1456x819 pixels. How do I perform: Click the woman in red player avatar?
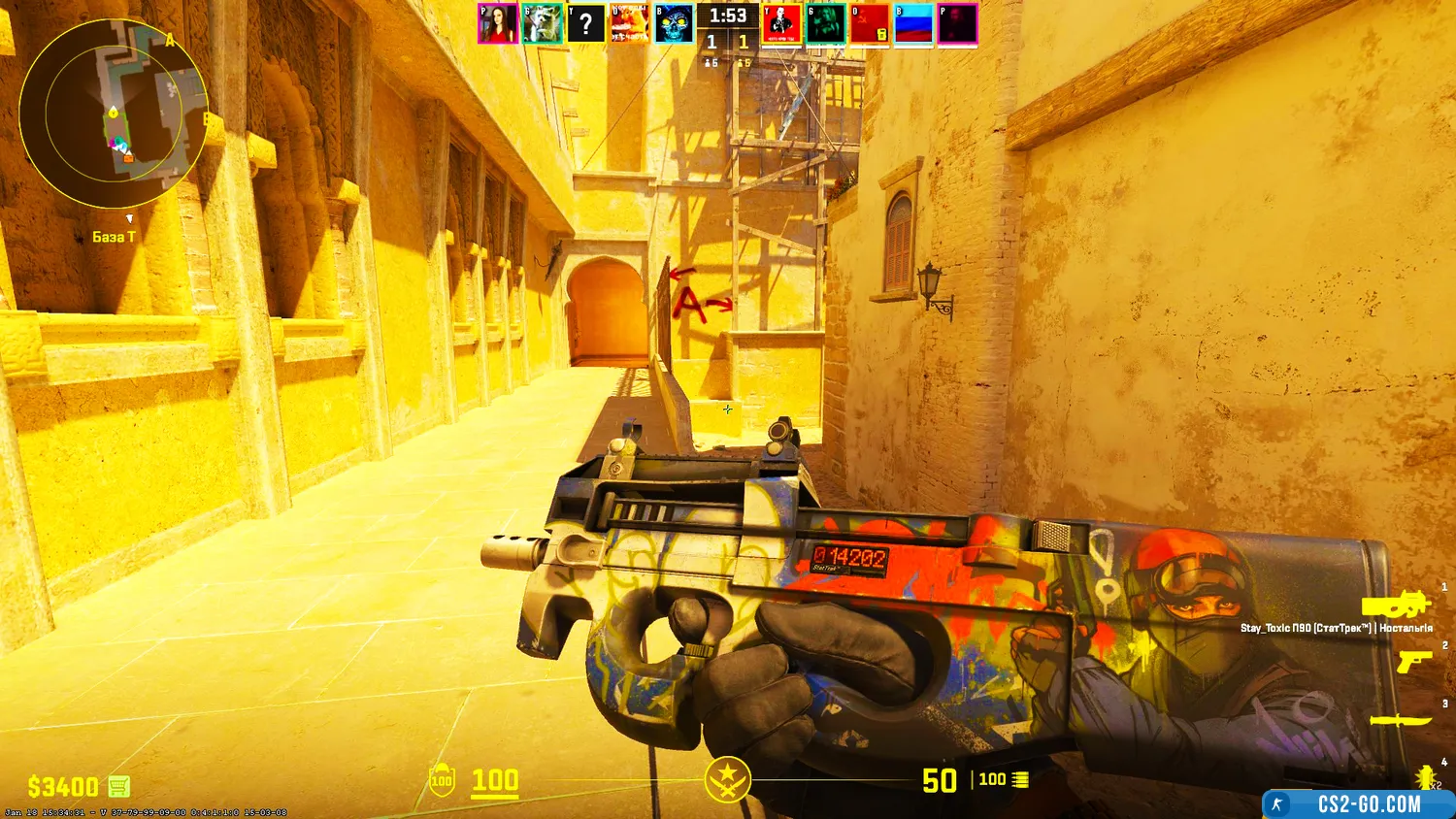(x=498, y=24)
